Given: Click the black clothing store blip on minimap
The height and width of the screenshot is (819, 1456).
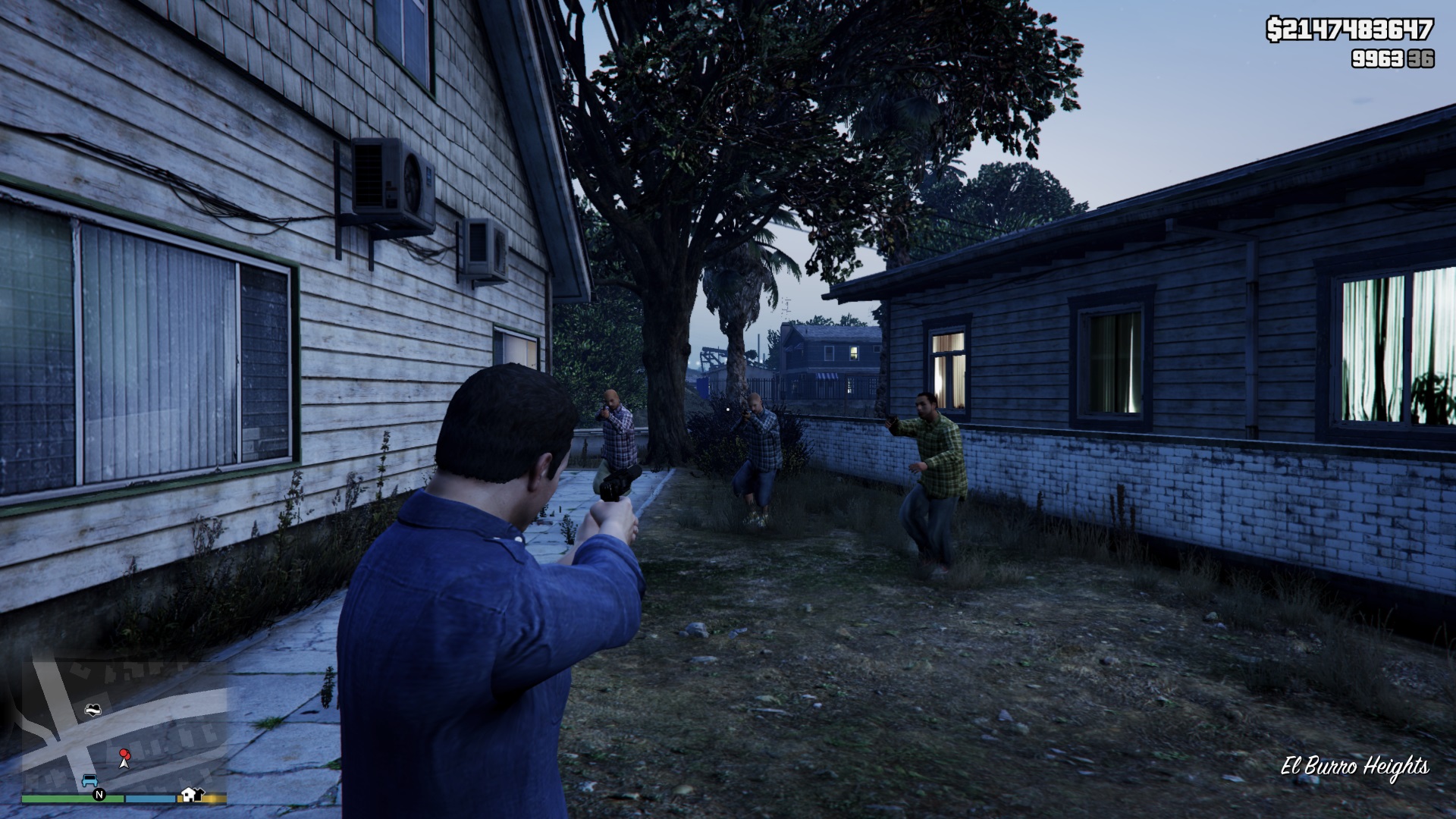Looking at the screenshot, I should click(x=199, y=793).
